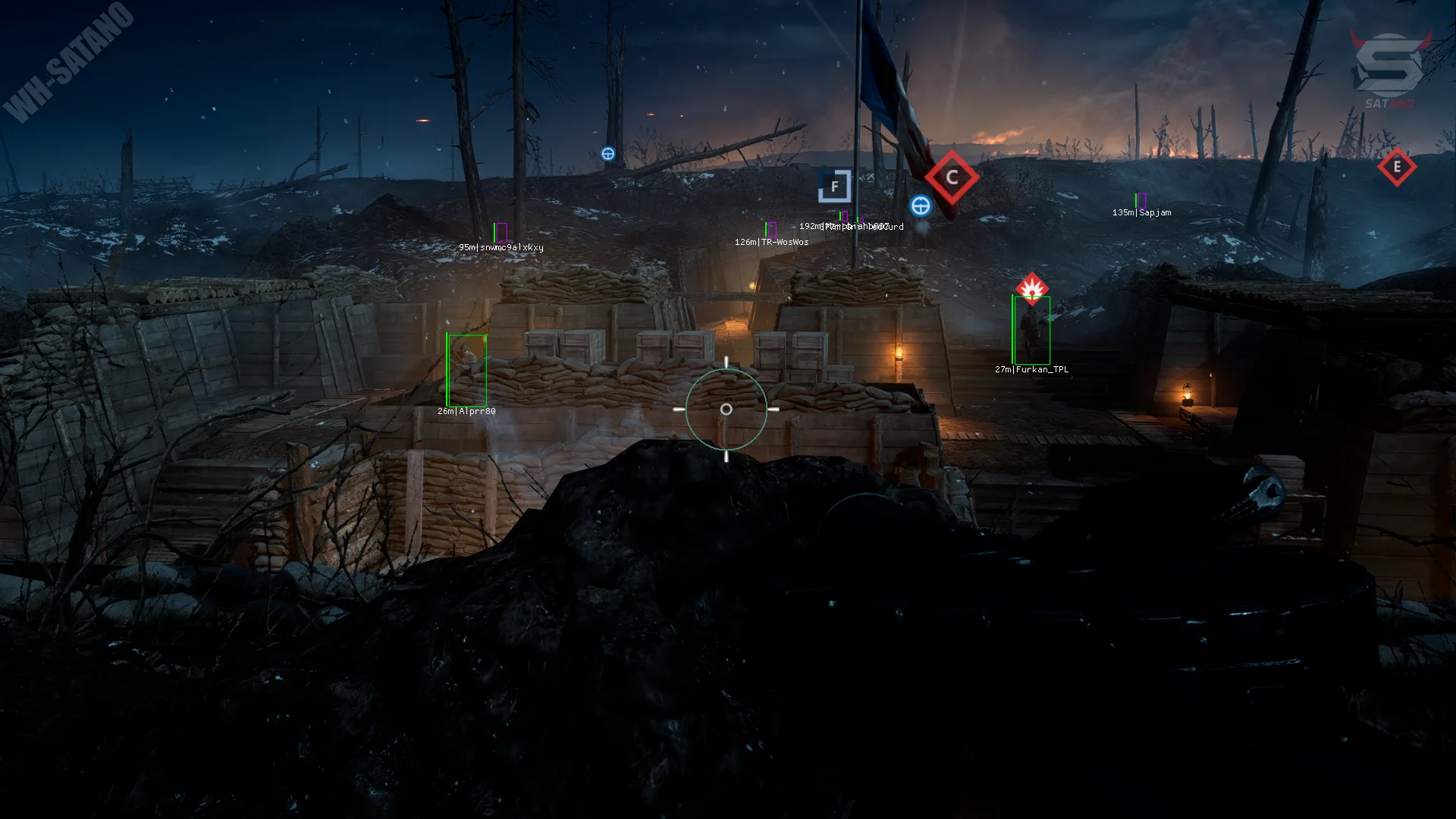Click the Alprr80 player name tag
Image resolution: width=1456 pixels, height=819 pixels.
click(466, 412)
